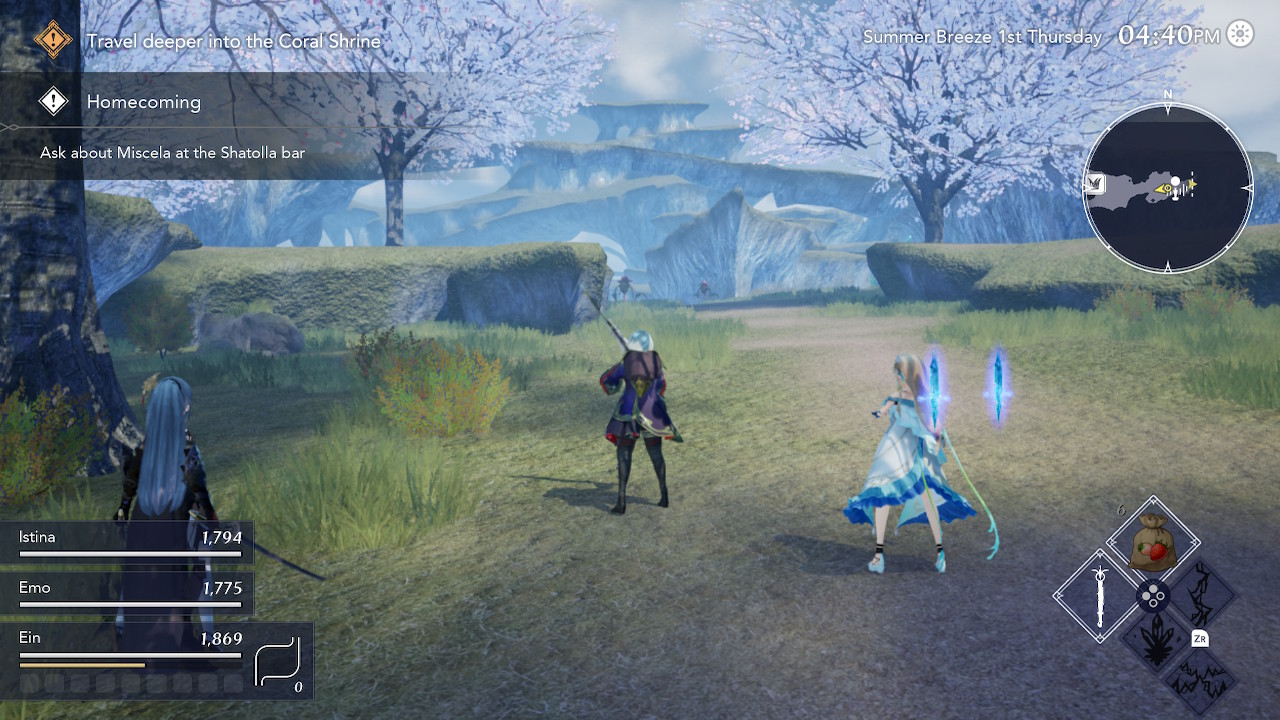Viewport: 1280px width, 720px height.
Task: Select the crown marker on the minimap edge
Action: pos(1095,183)
